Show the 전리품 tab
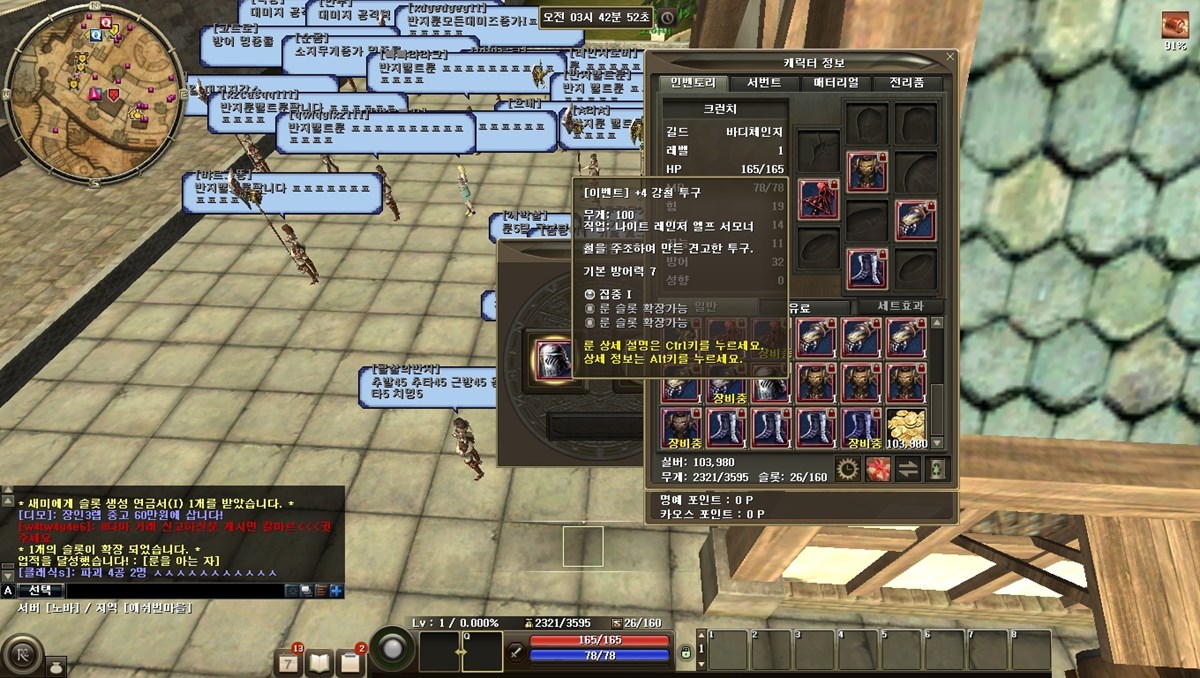This screenshot has width=1200, height=678. click(906, 83)
